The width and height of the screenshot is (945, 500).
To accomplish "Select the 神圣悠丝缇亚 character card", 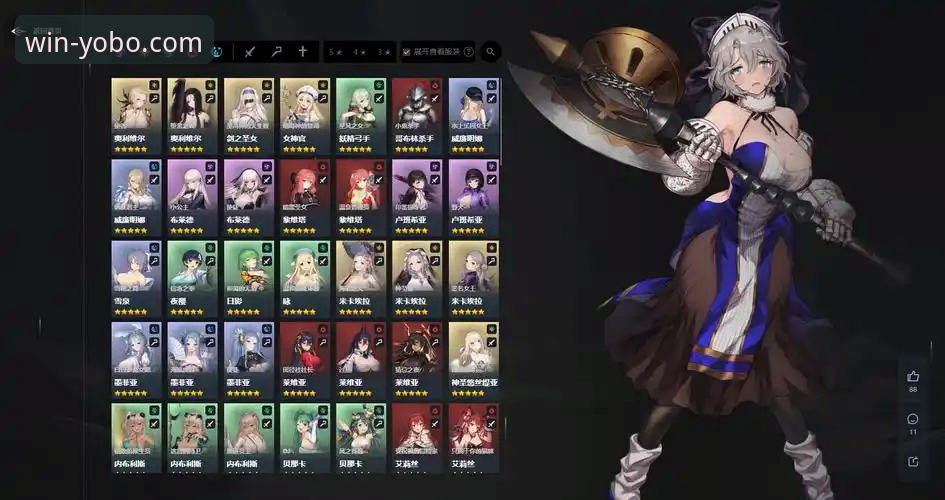I will coord(473,357).
